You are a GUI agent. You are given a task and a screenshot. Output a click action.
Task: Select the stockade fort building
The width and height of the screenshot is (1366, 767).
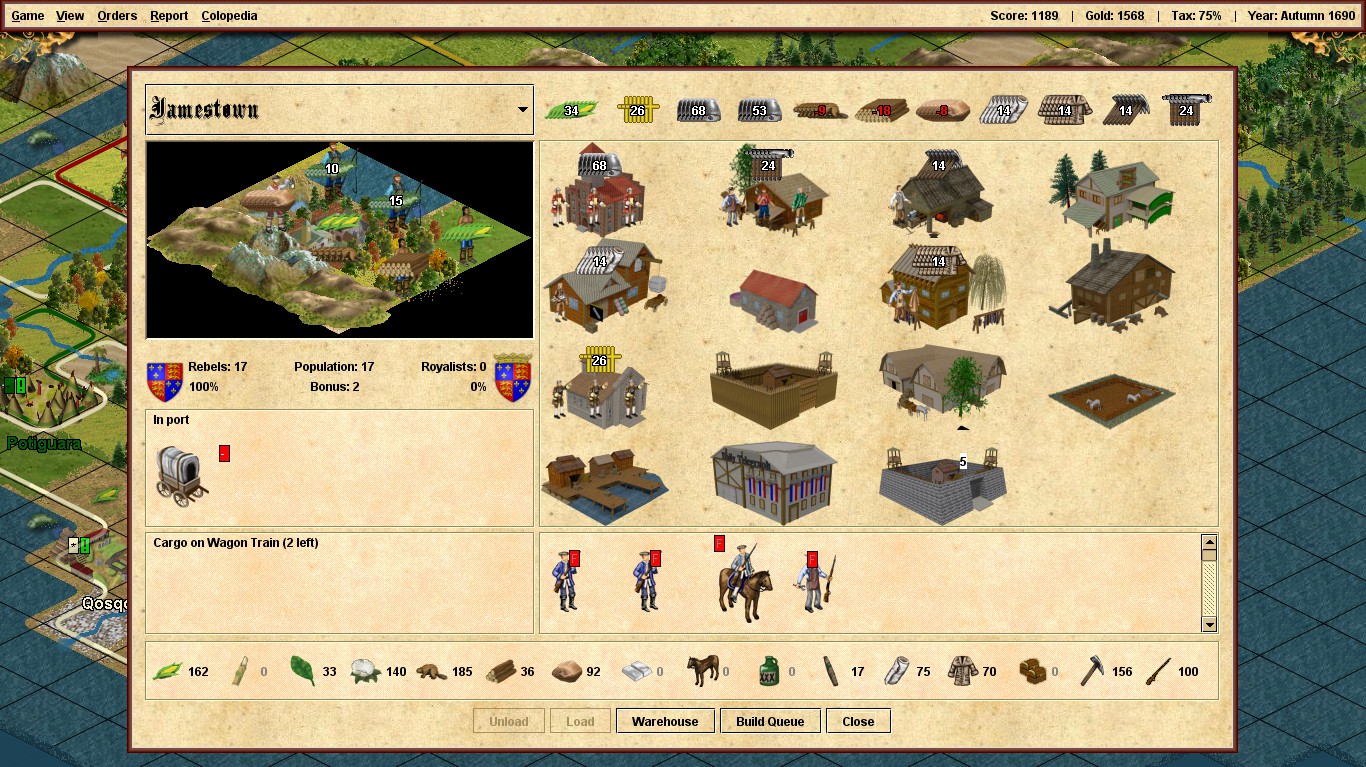[773, 388]
